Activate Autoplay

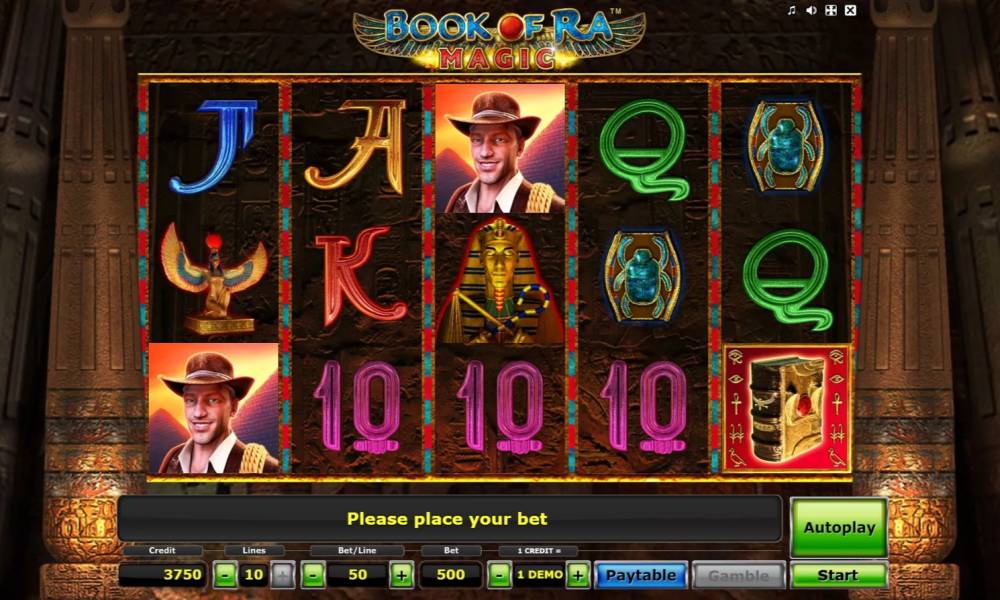(x=838, y=527)
